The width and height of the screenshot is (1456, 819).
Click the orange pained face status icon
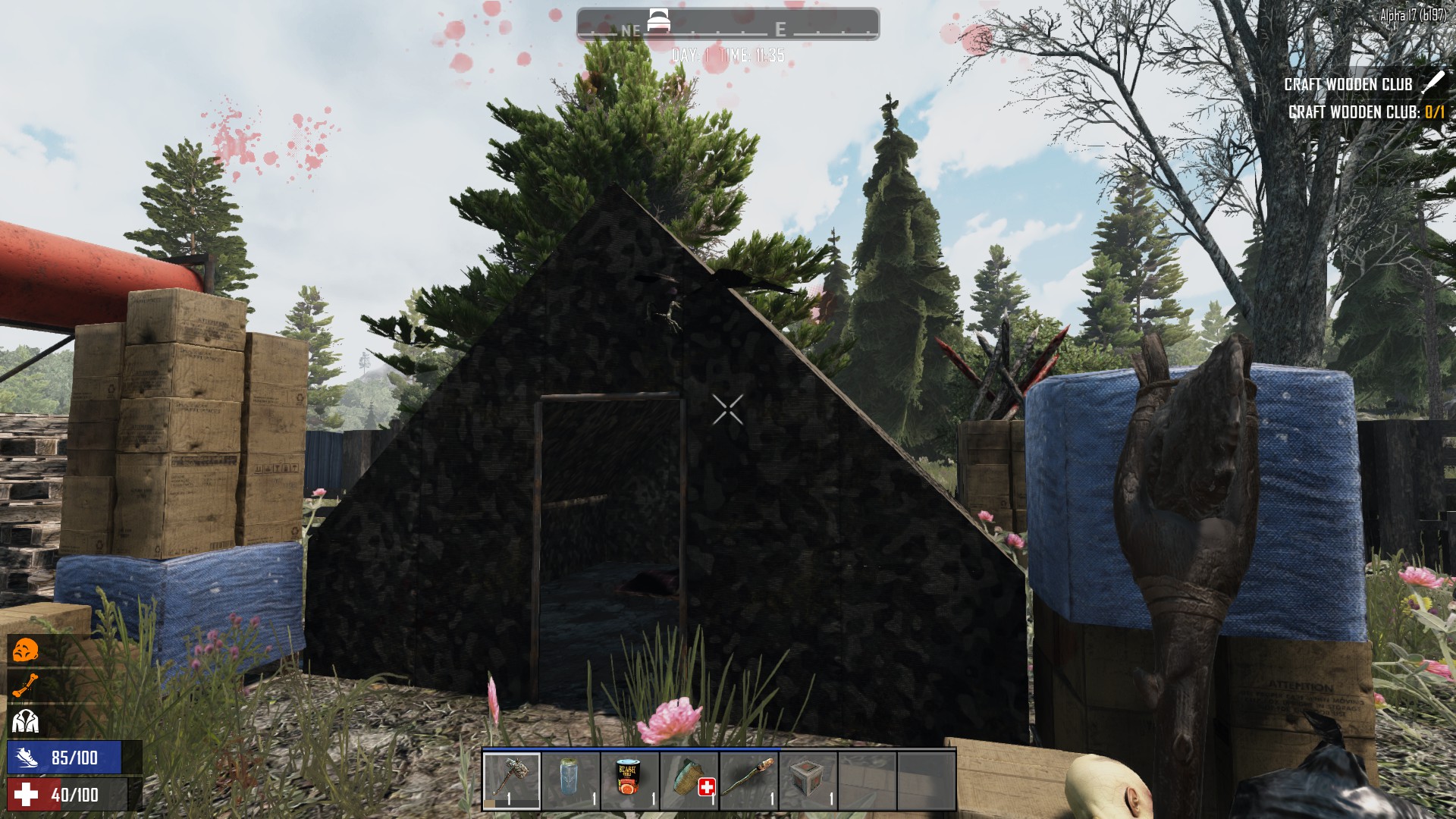pyautogui.click(x=26, y=651)
